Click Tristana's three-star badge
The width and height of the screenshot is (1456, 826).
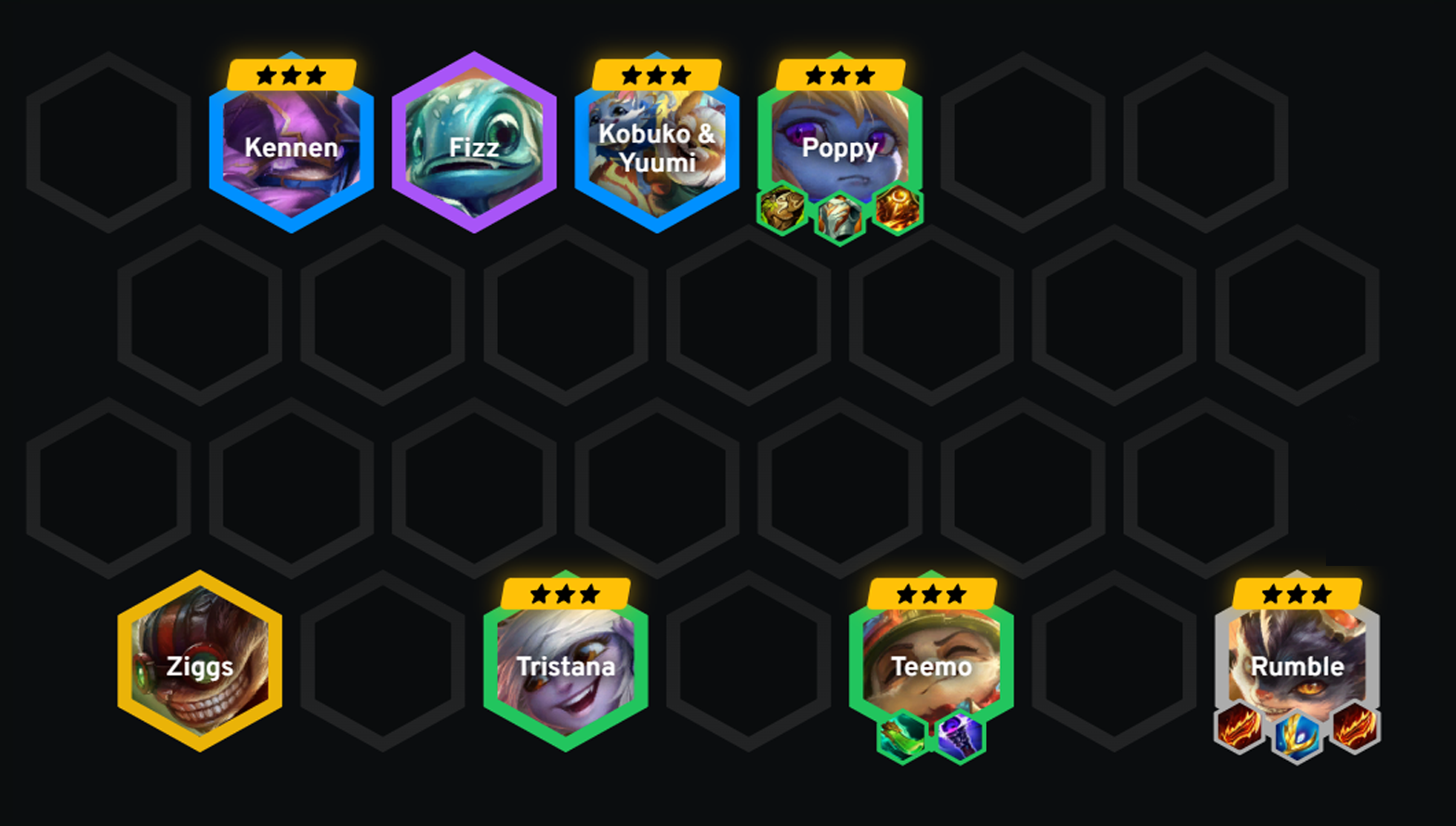click(x=567, y=592)
